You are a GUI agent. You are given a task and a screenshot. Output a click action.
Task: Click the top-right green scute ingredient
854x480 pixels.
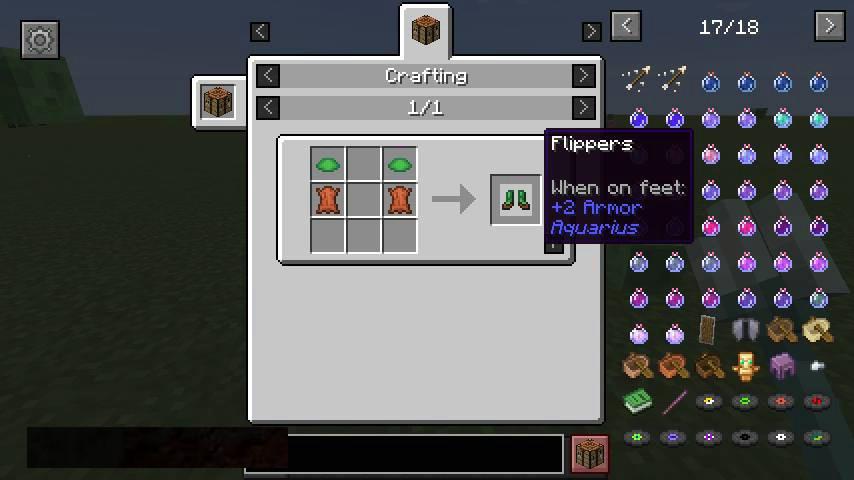400,164
